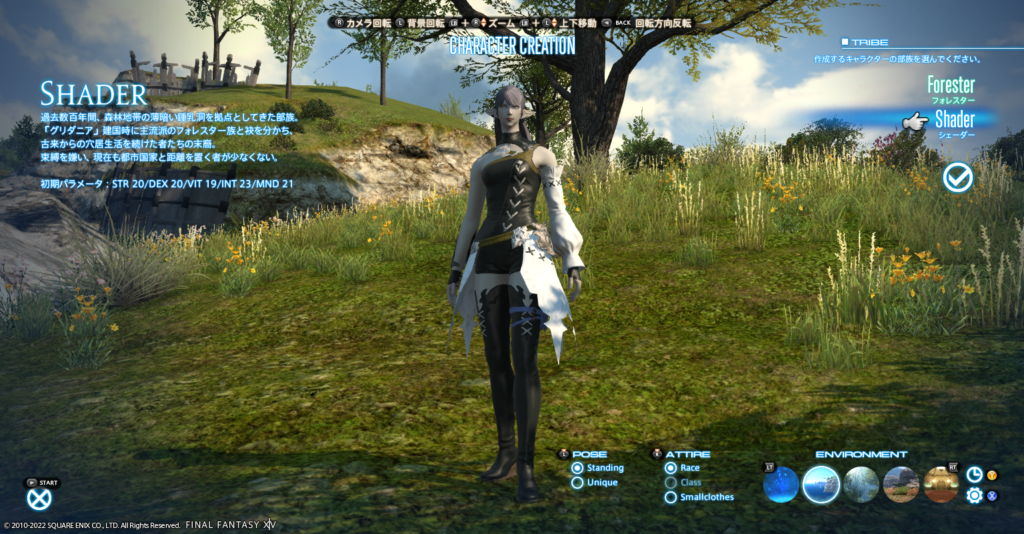Choose the Class attire option
Image resolution: width=1024 pixels, height=534 pixels.
(671, 483)
